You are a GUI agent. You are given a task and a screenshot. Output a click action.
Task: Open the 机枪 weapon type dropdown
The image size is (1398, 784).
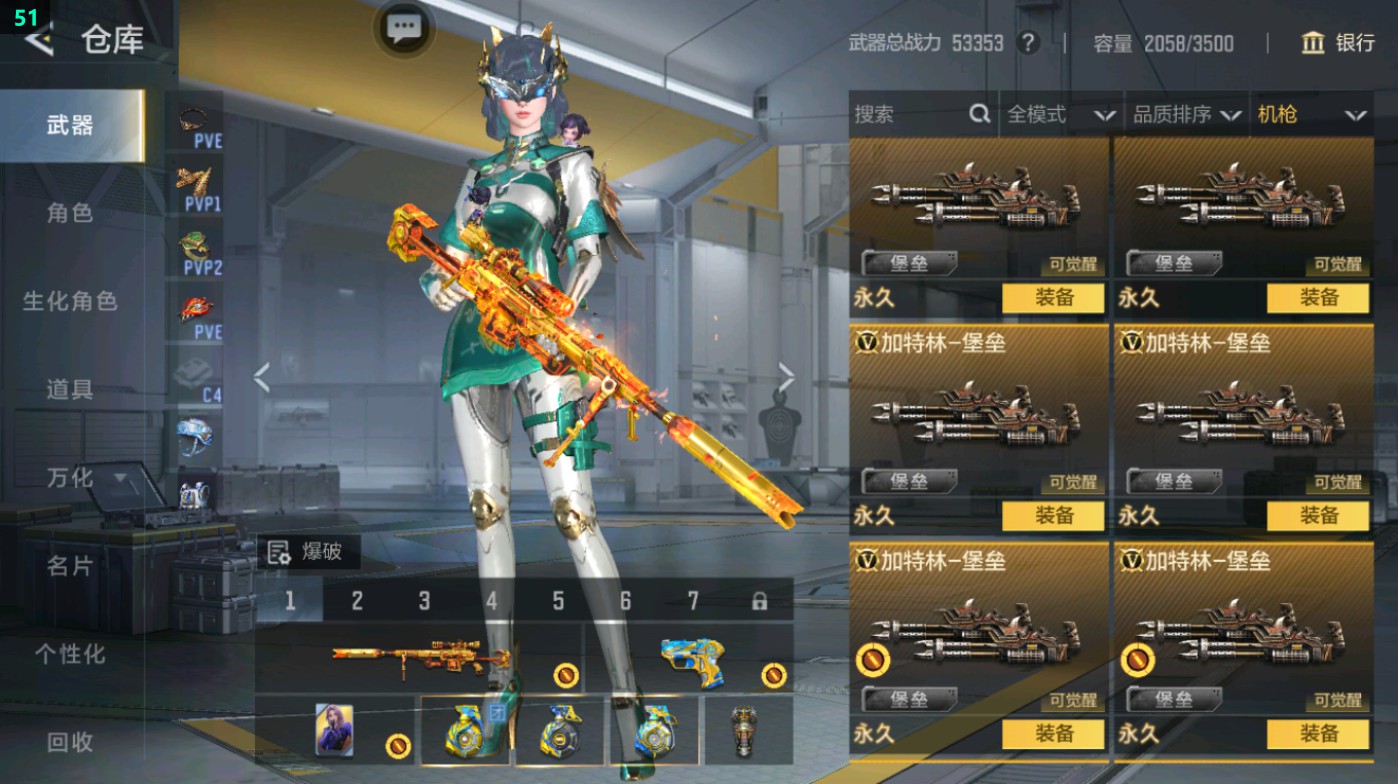click(1310, 115)
